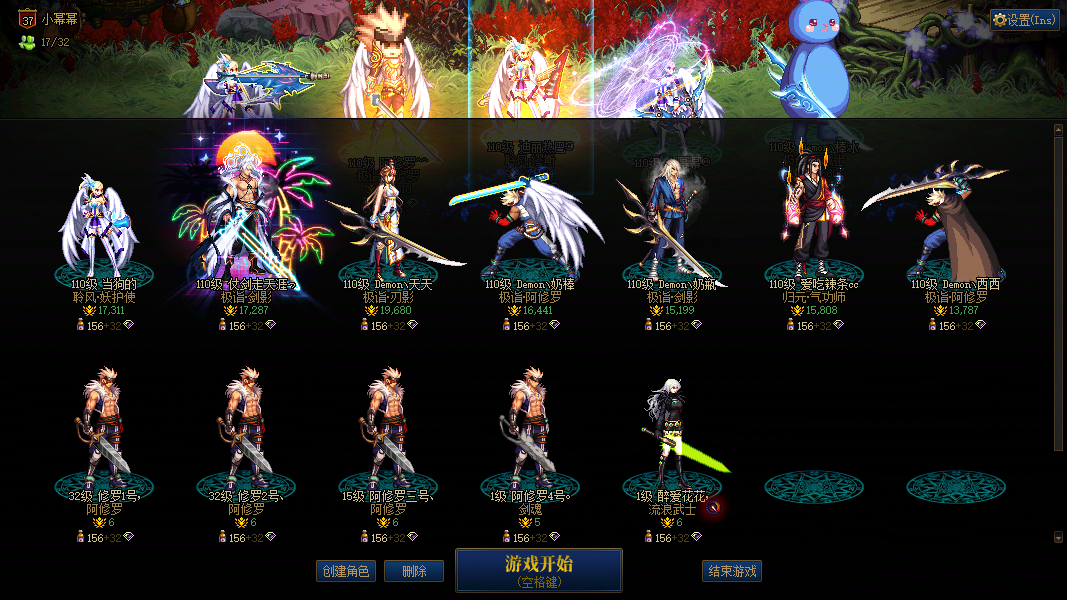
Task: Open the 设置 settings menu
Action: [1025, 20]
